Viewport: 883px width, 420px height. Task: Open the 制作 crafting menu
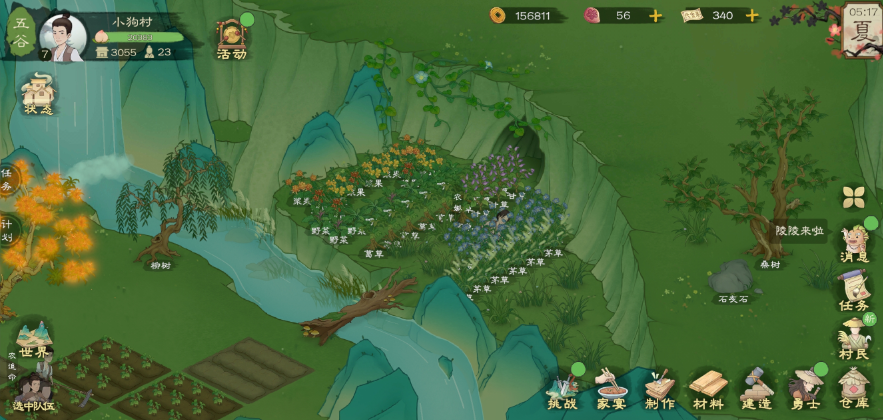[x=659, y=389]
